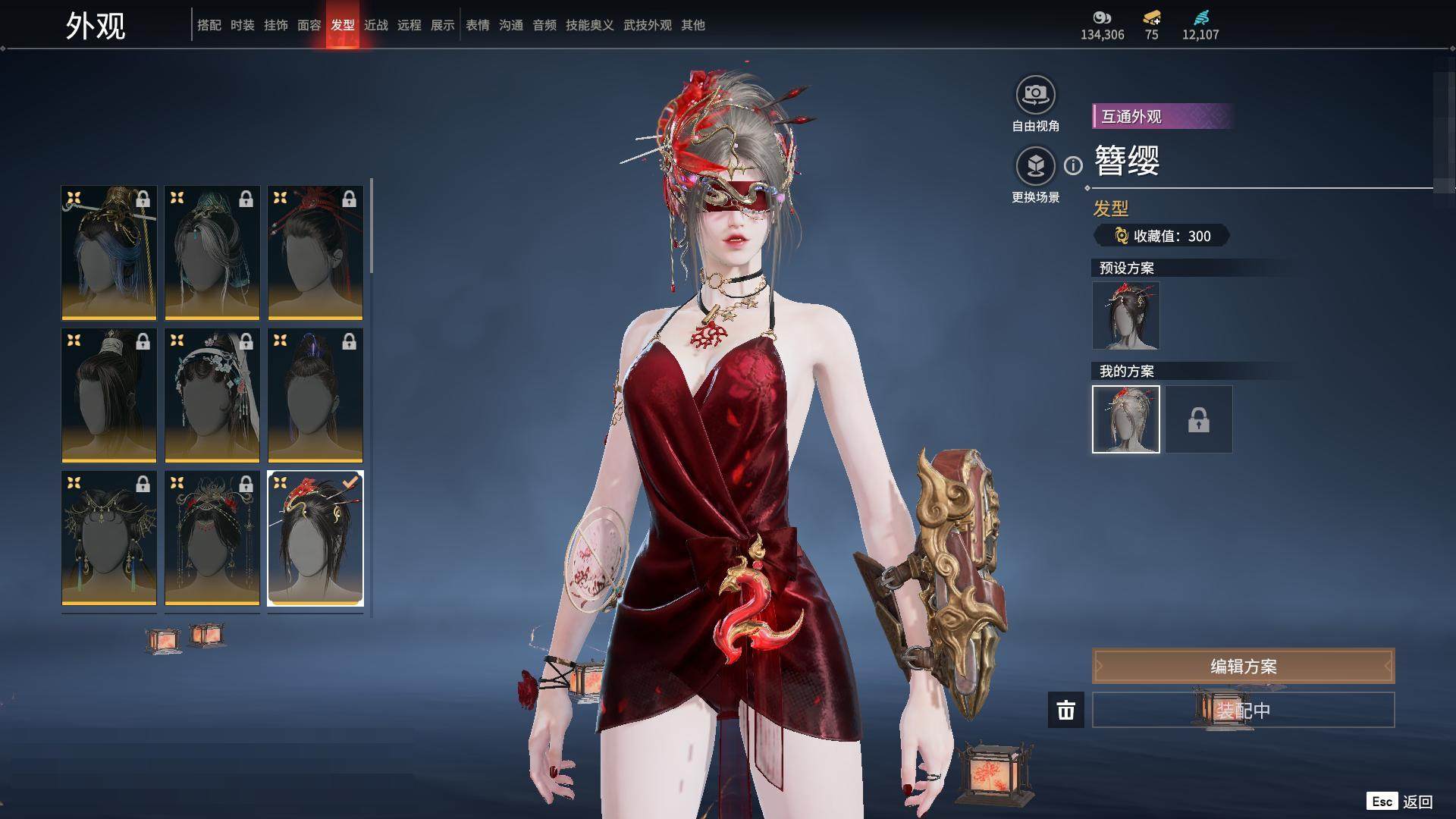The height and width of the screenshot is (819, 1456).
Task: Switch to the 时装 tab
Action: 243,25
